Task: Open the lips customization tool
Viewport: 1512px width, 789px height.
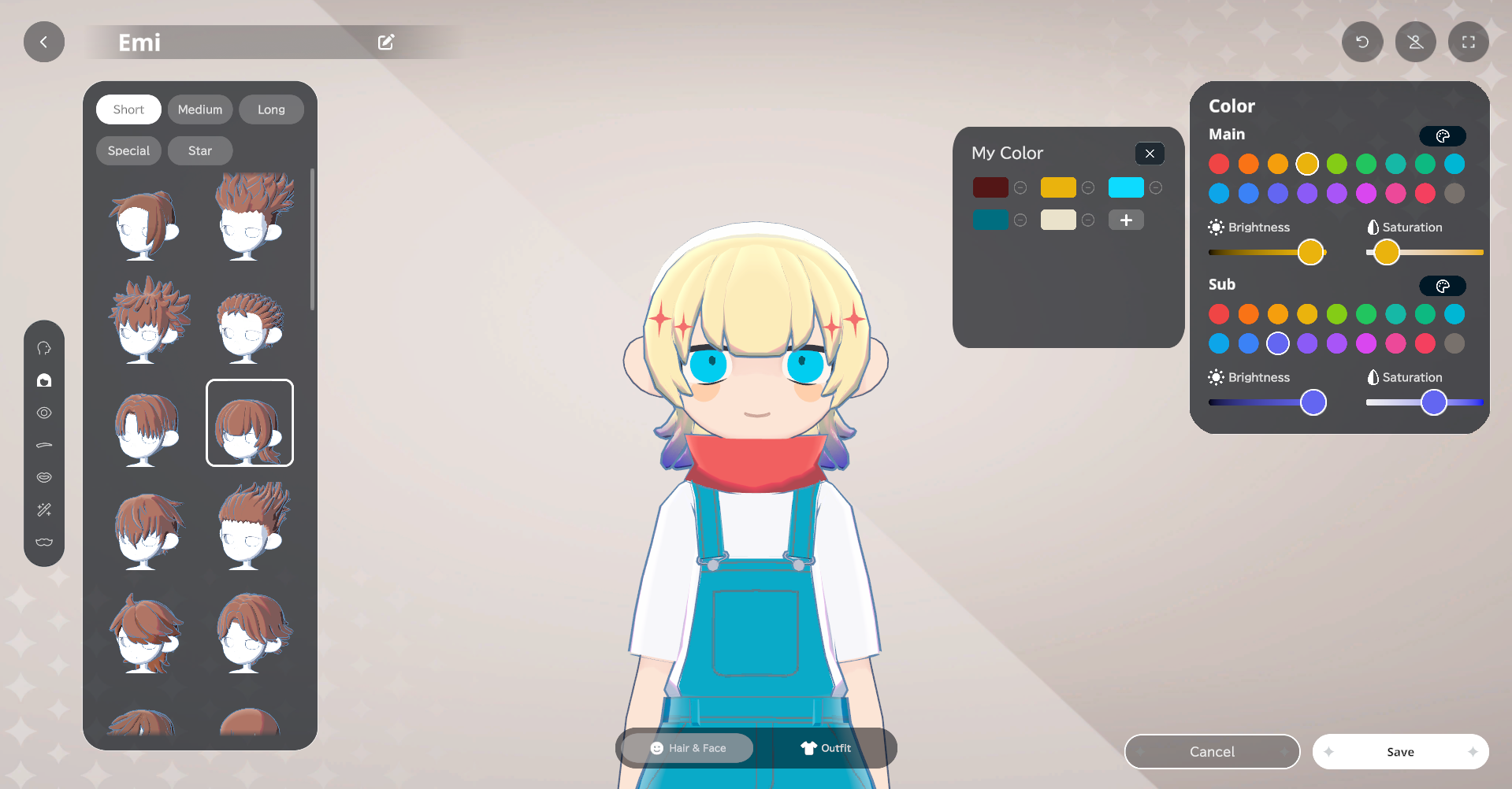Action: tap(44, 476)
